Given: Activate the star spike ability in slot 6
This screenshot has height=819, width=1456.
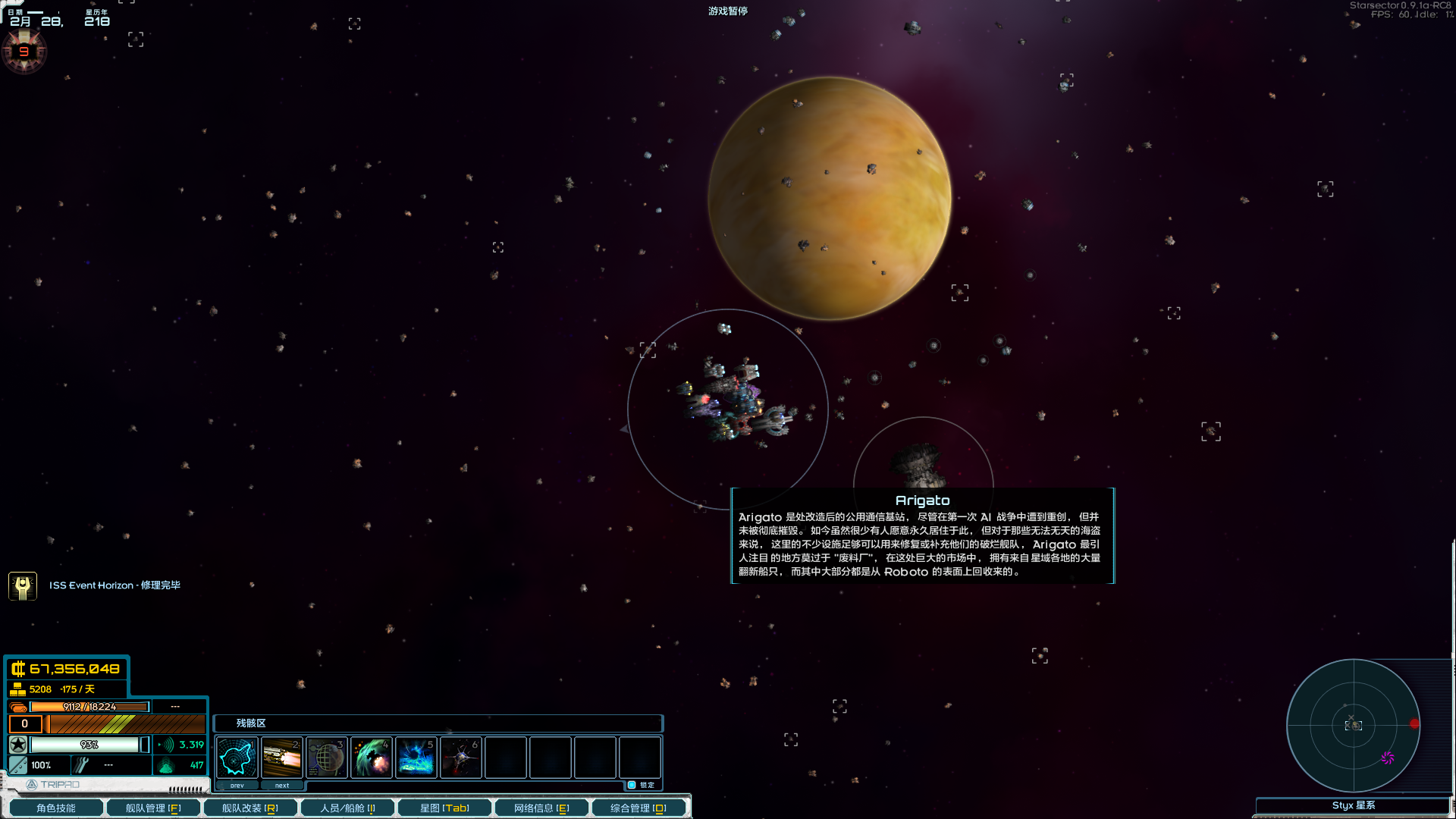Looking at the screenshot, I should (x=460, y=757).
